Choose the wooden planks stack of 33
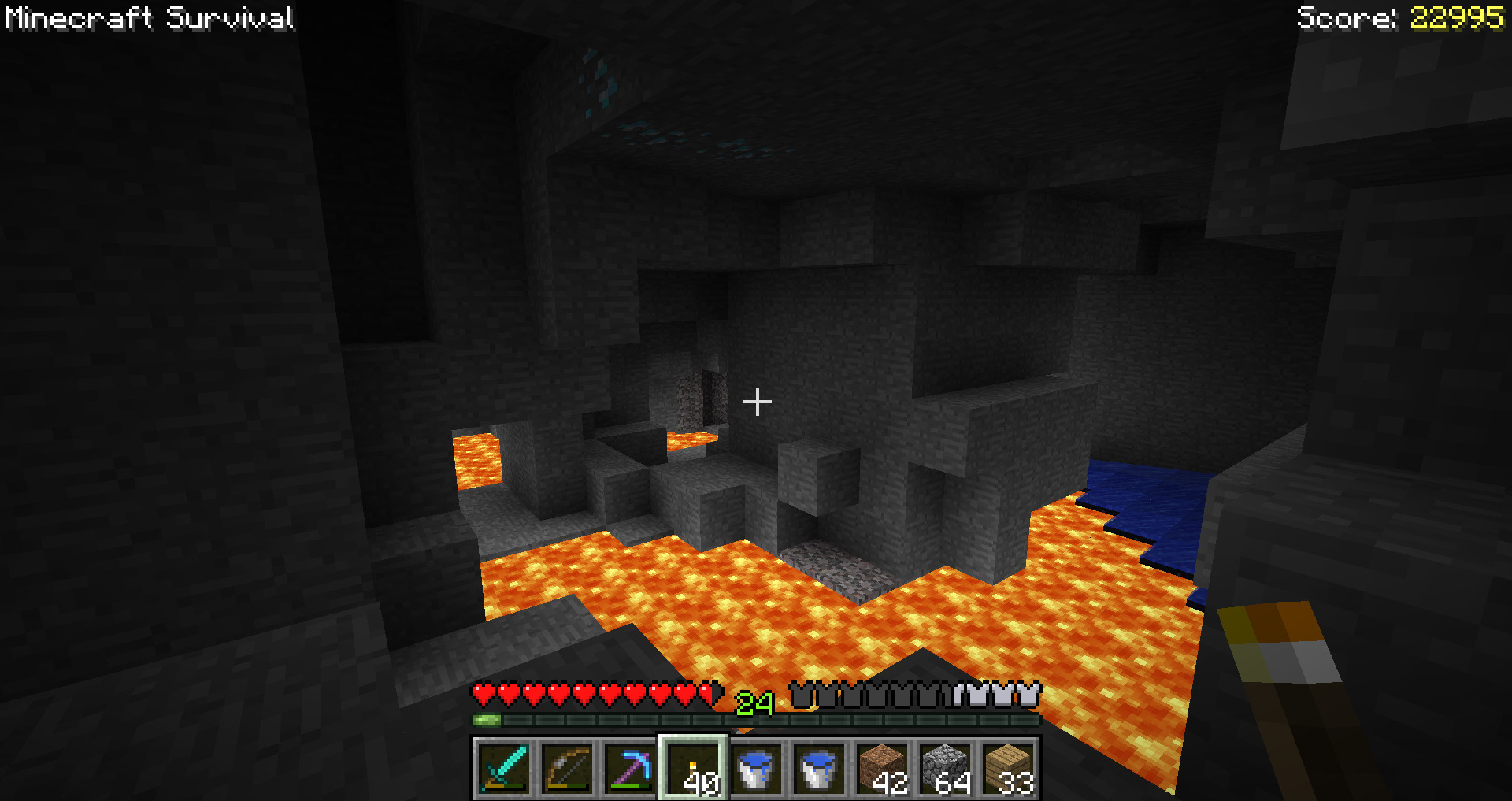The height and width of the screenshot is (801, 1512). (x=1008, y=767)
